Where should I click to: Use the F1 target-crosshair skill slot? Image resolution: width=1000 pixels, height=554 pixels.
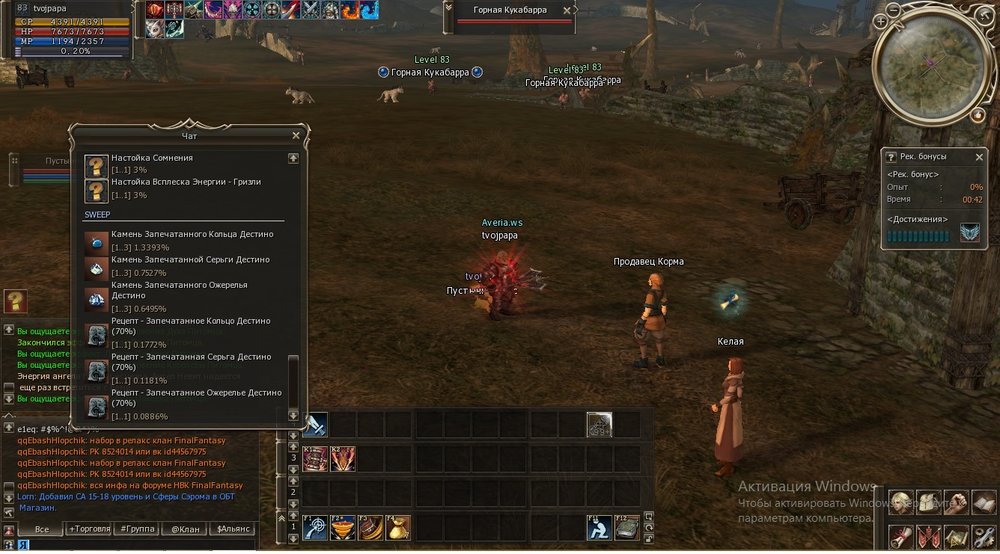coord(316,526)
